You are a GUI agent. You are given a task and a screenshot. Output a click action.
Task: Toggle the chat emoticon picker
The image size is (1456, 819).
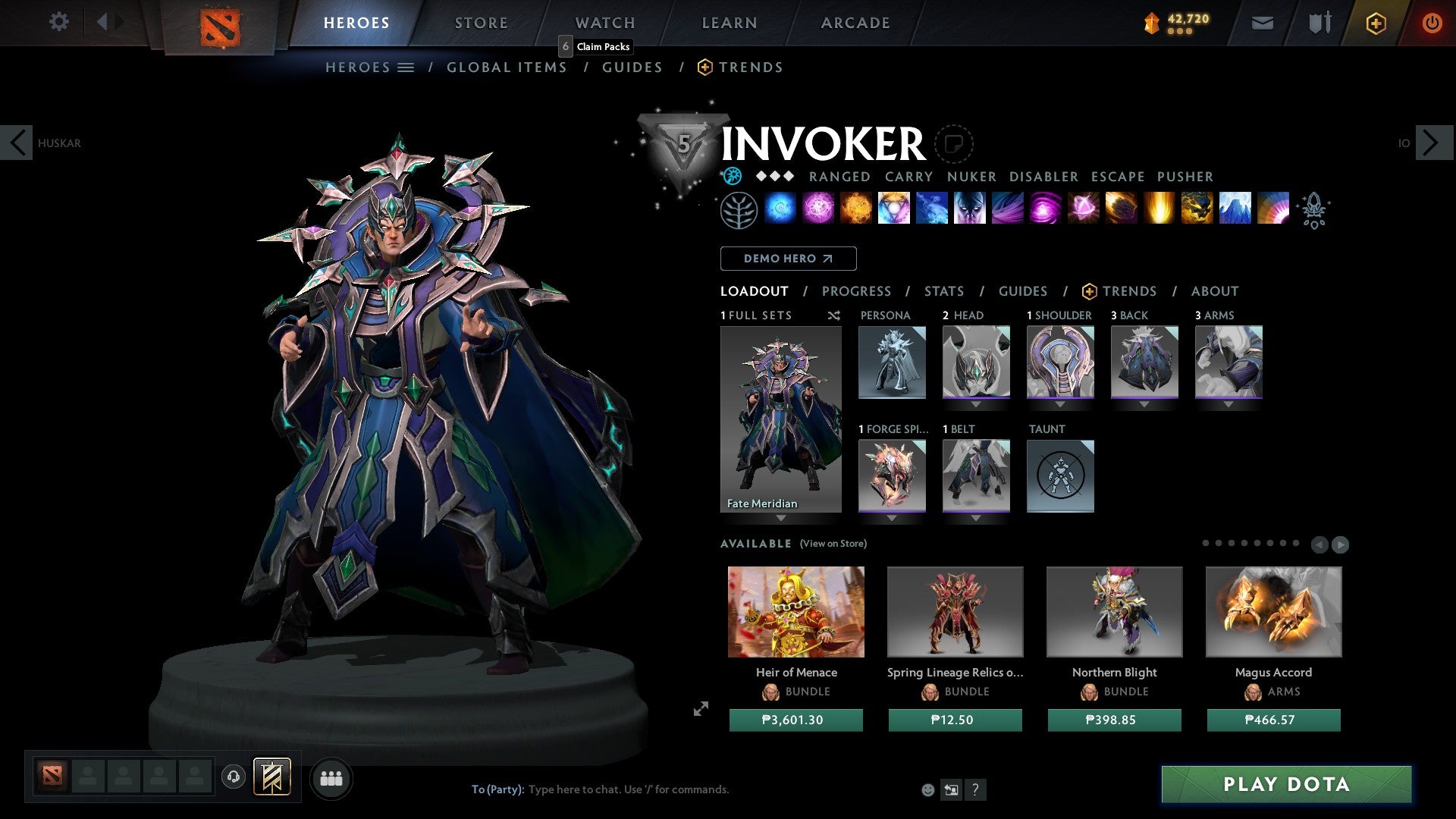928,790
